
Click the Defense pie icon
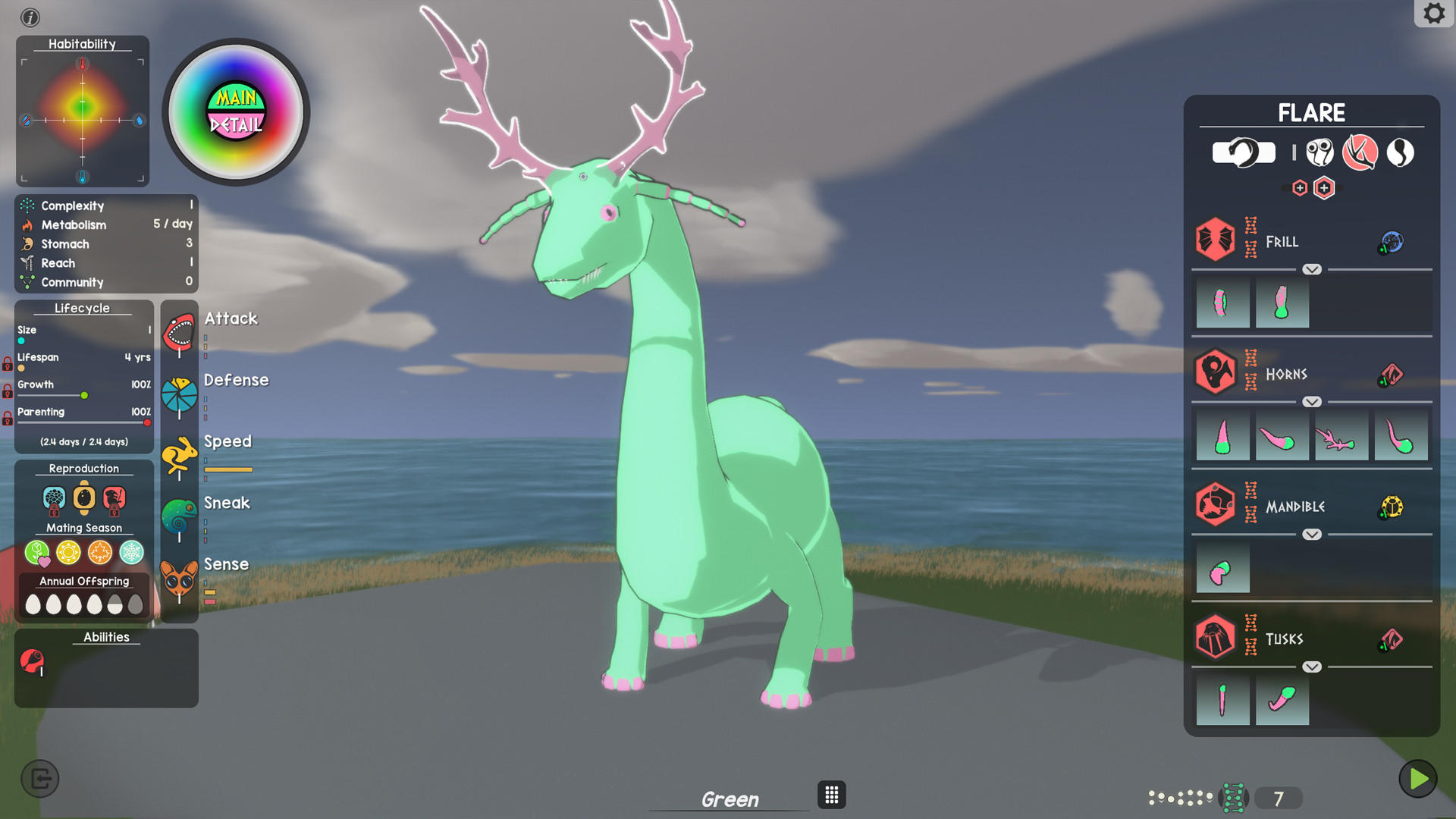tap(180, 394)
